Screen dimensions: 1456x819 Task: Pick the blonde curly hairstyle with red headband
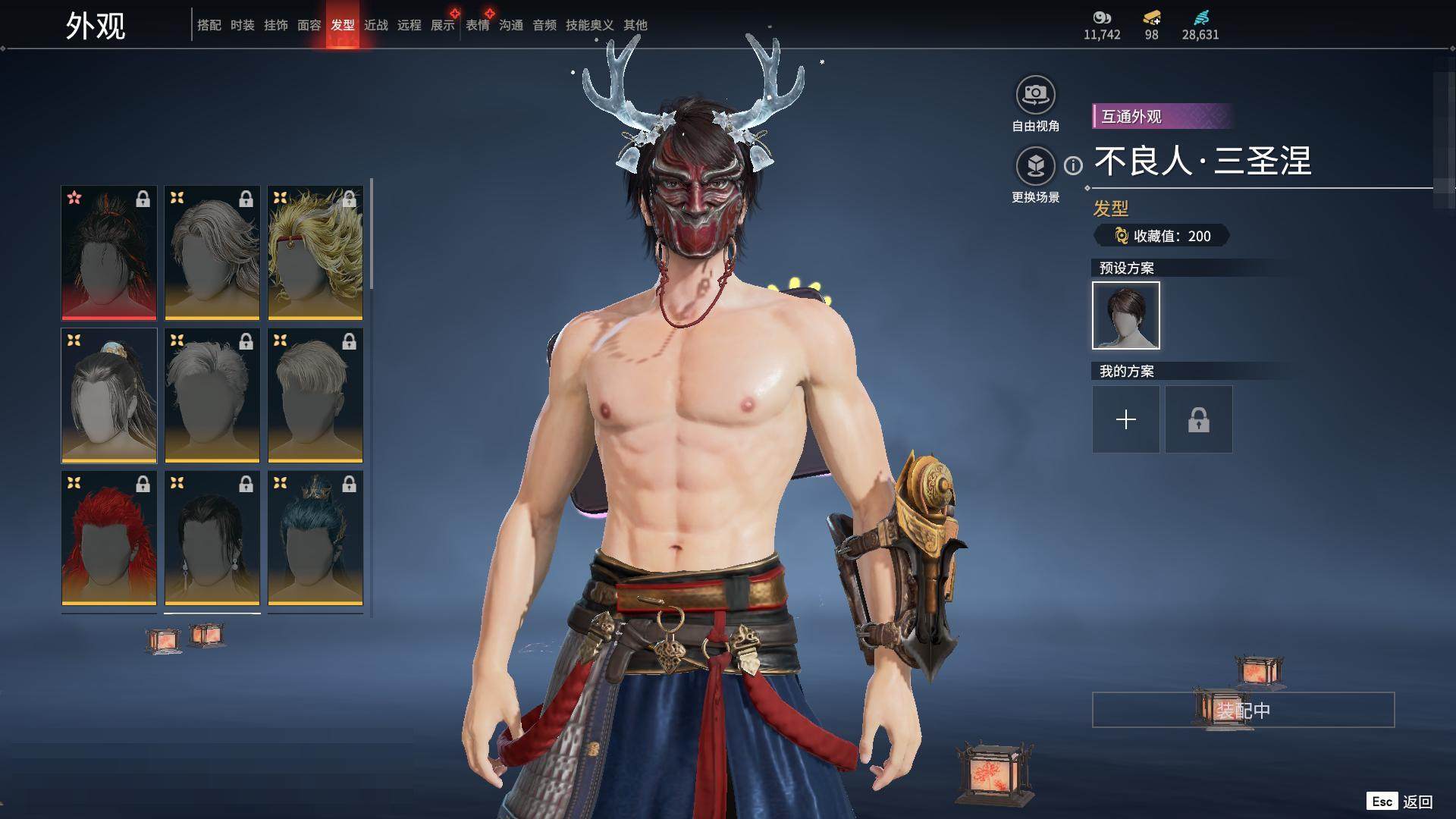pos(315,253)
